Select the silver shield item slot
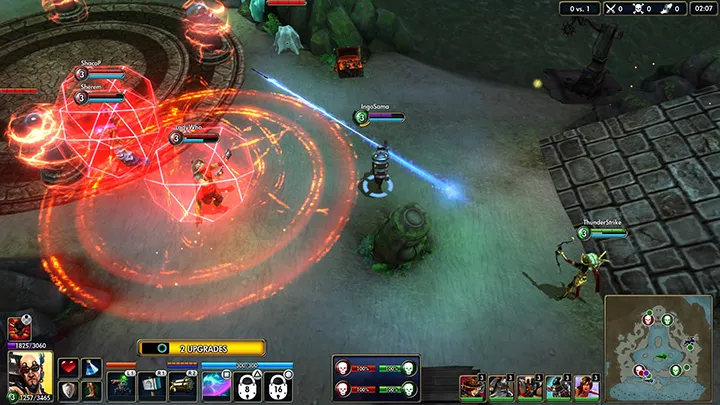The height and width of the screenshot is (405, 720). pos(68,390)
